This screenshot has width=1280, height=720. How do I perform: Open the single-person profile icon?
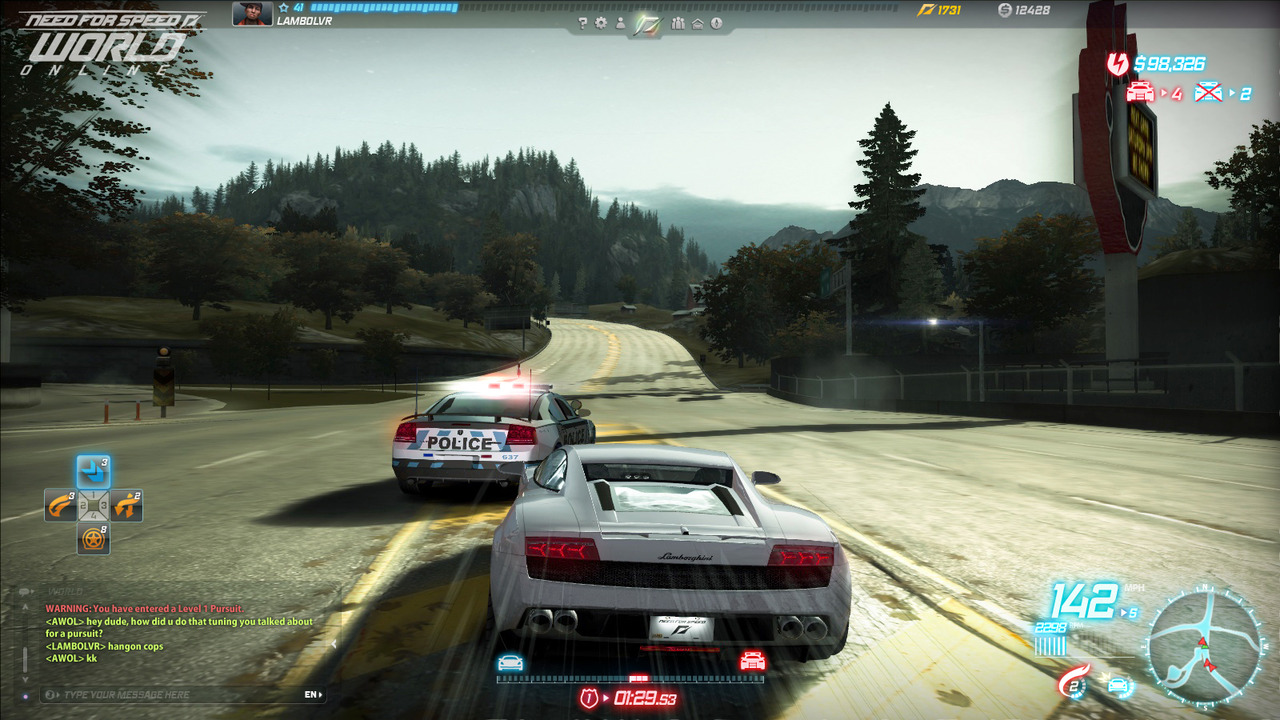(620, 23)
